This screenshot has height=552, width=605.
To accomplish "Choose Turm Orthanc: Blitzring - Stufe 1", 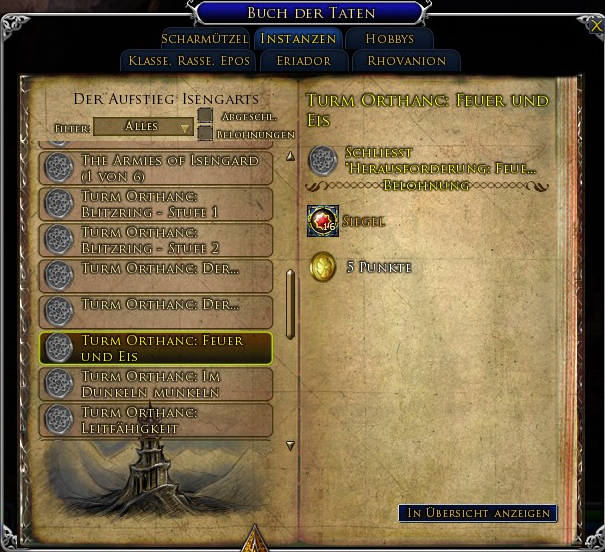I will coord(156,204).
